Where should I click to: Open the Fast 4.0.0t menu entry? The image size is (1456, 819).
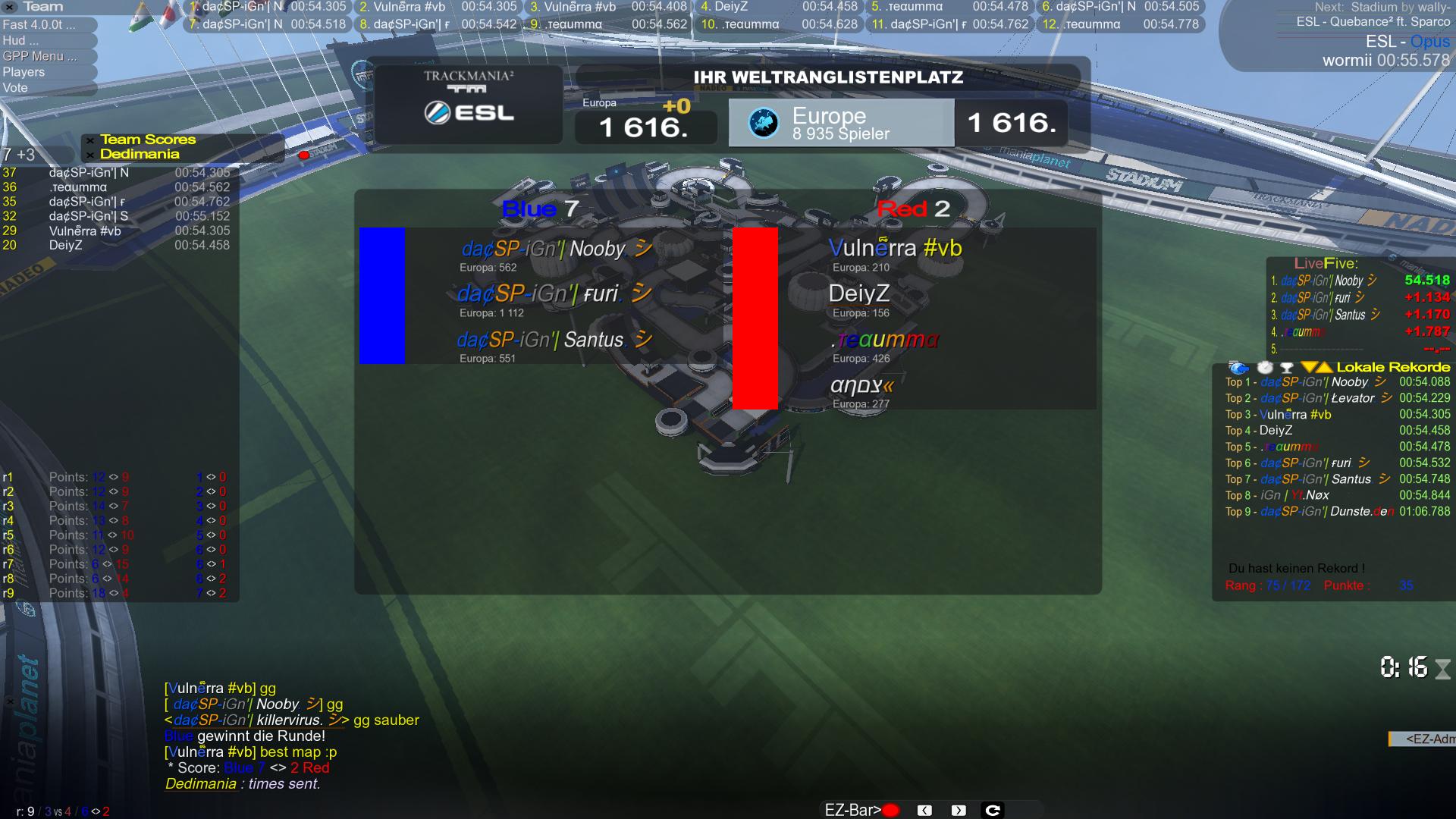coord(39,24)
